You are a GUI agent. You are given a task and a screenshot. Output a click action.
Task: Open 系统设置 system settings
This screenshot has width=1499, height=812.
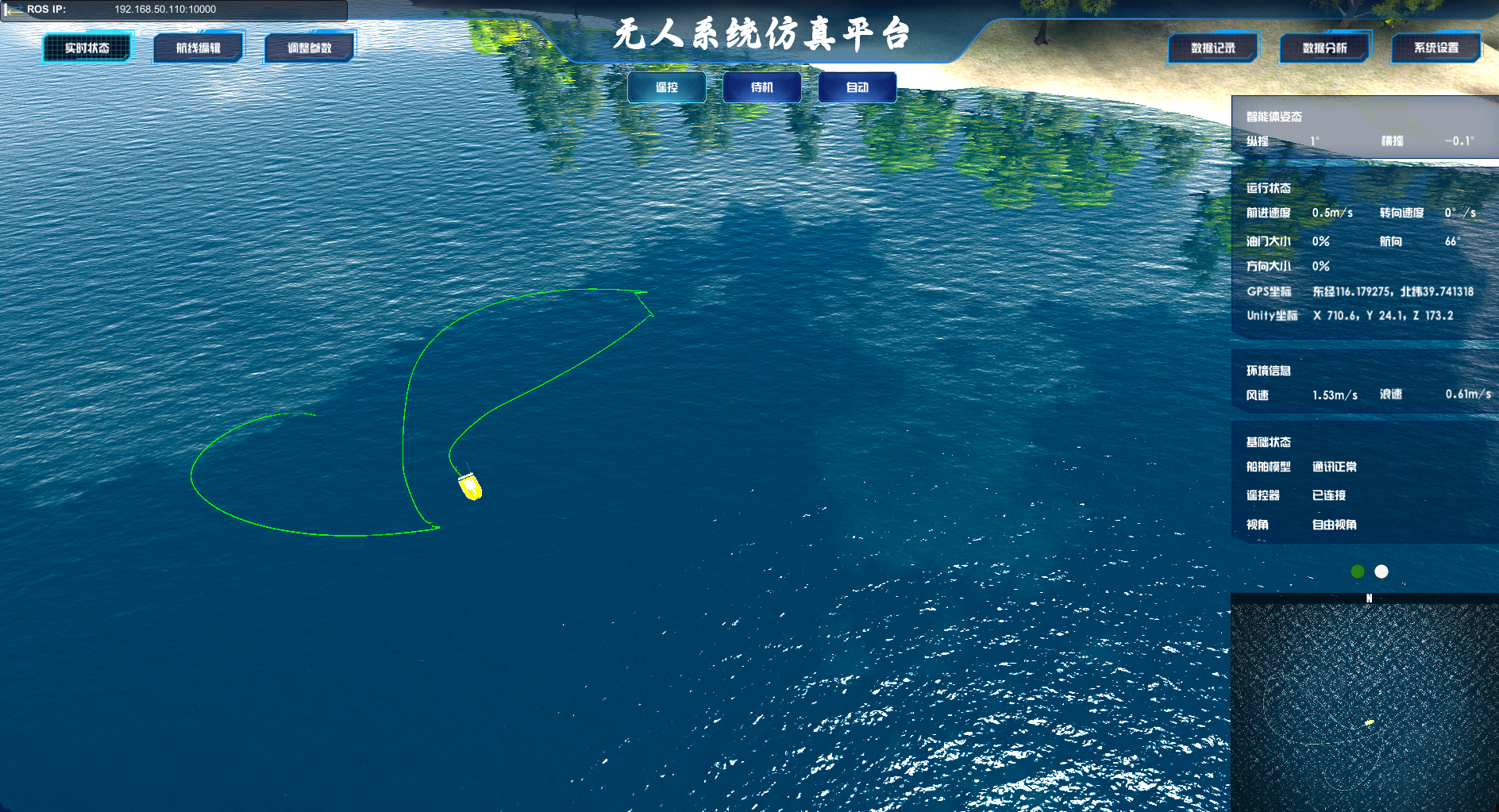click(1435, 48)
